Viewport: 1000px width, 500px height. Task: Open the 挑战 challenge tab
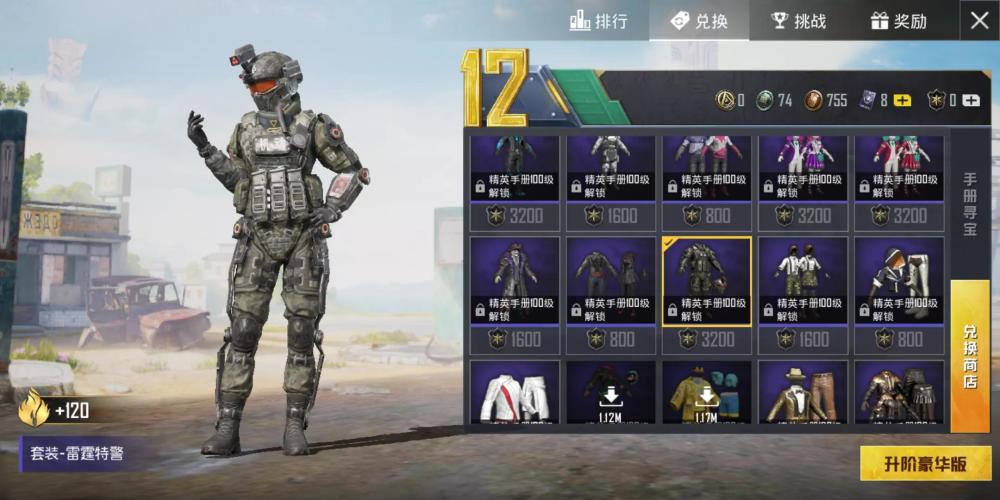point(799,21)
